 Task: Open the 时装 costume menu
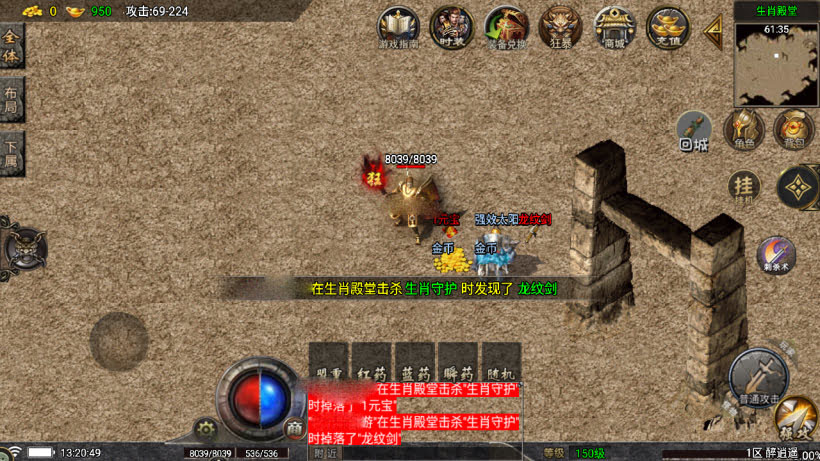(x=451, y=27)
